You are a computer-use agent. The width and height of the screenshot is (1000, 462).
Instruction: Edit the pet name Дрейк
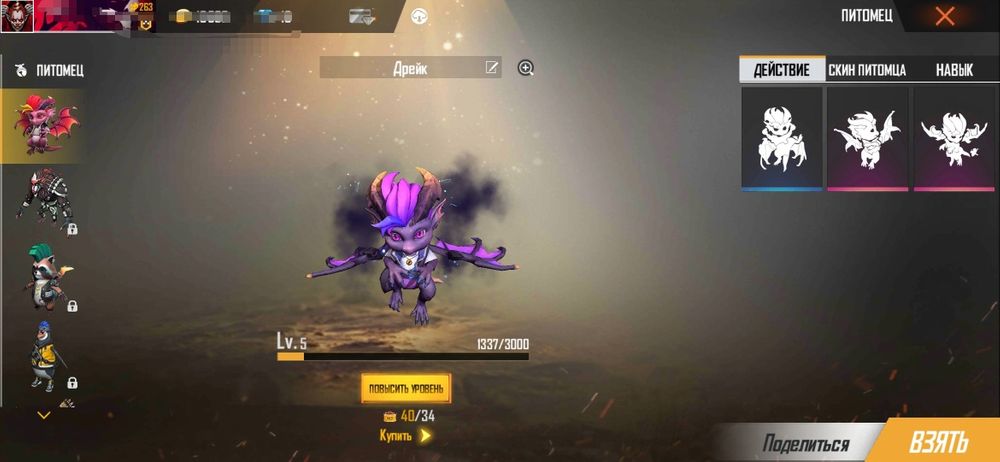click(x=491, y=68)
